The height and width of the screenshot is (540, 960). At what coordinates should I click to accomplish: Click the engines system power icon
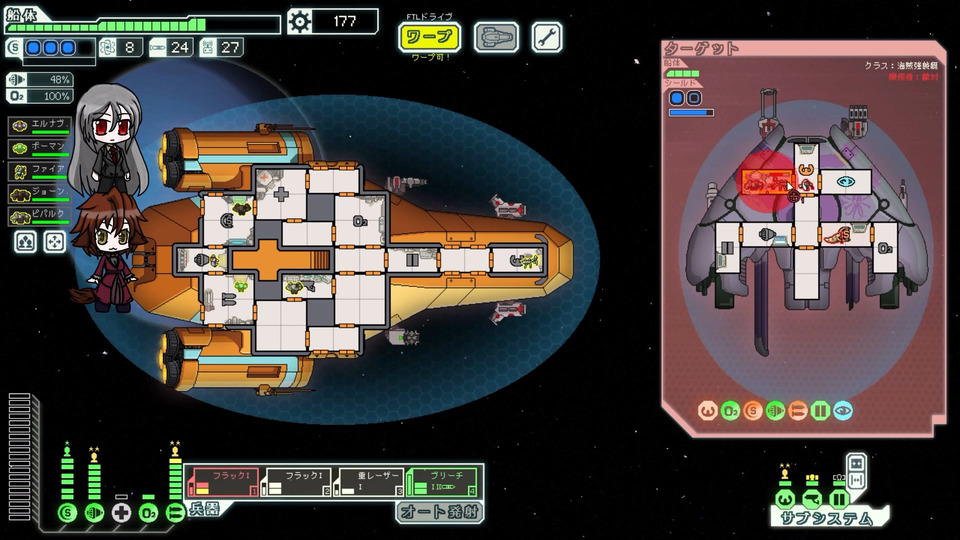click(94, 513)
